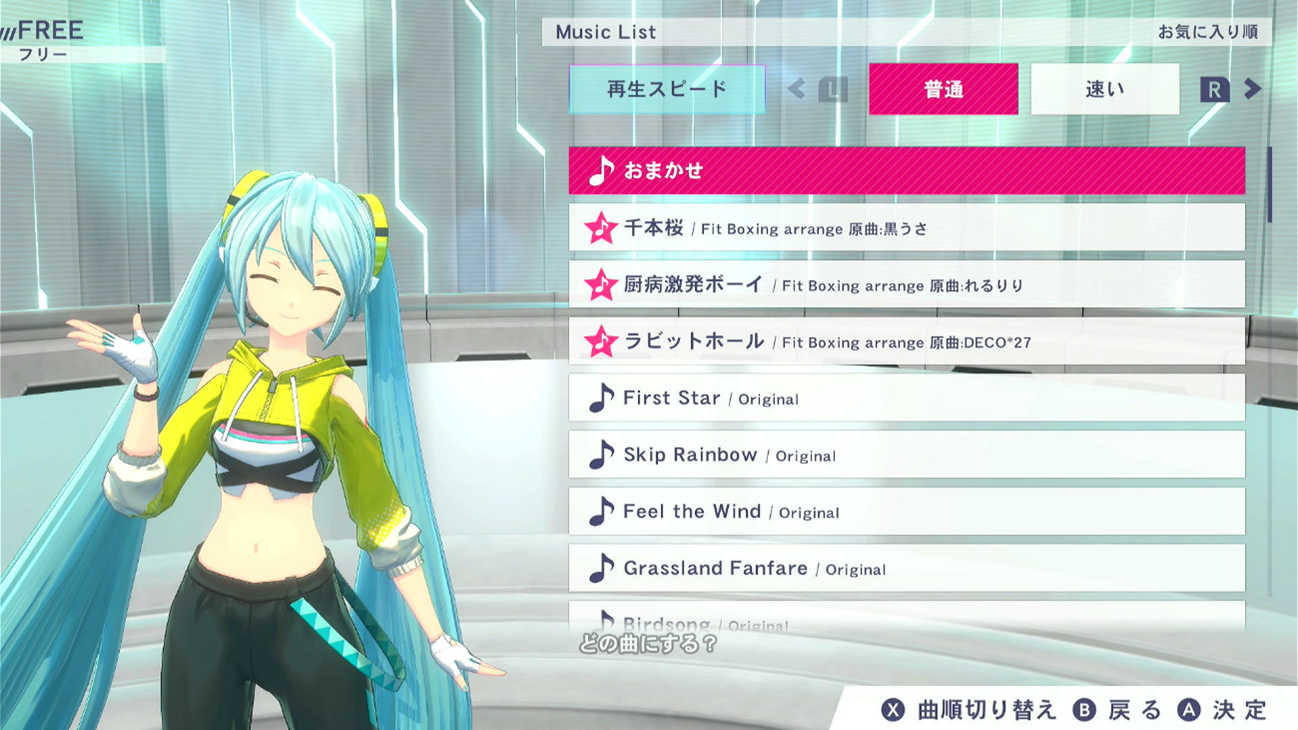1298x730 pixels.
Task: Click the music note icon on おまかせ row
Action: 604,170
